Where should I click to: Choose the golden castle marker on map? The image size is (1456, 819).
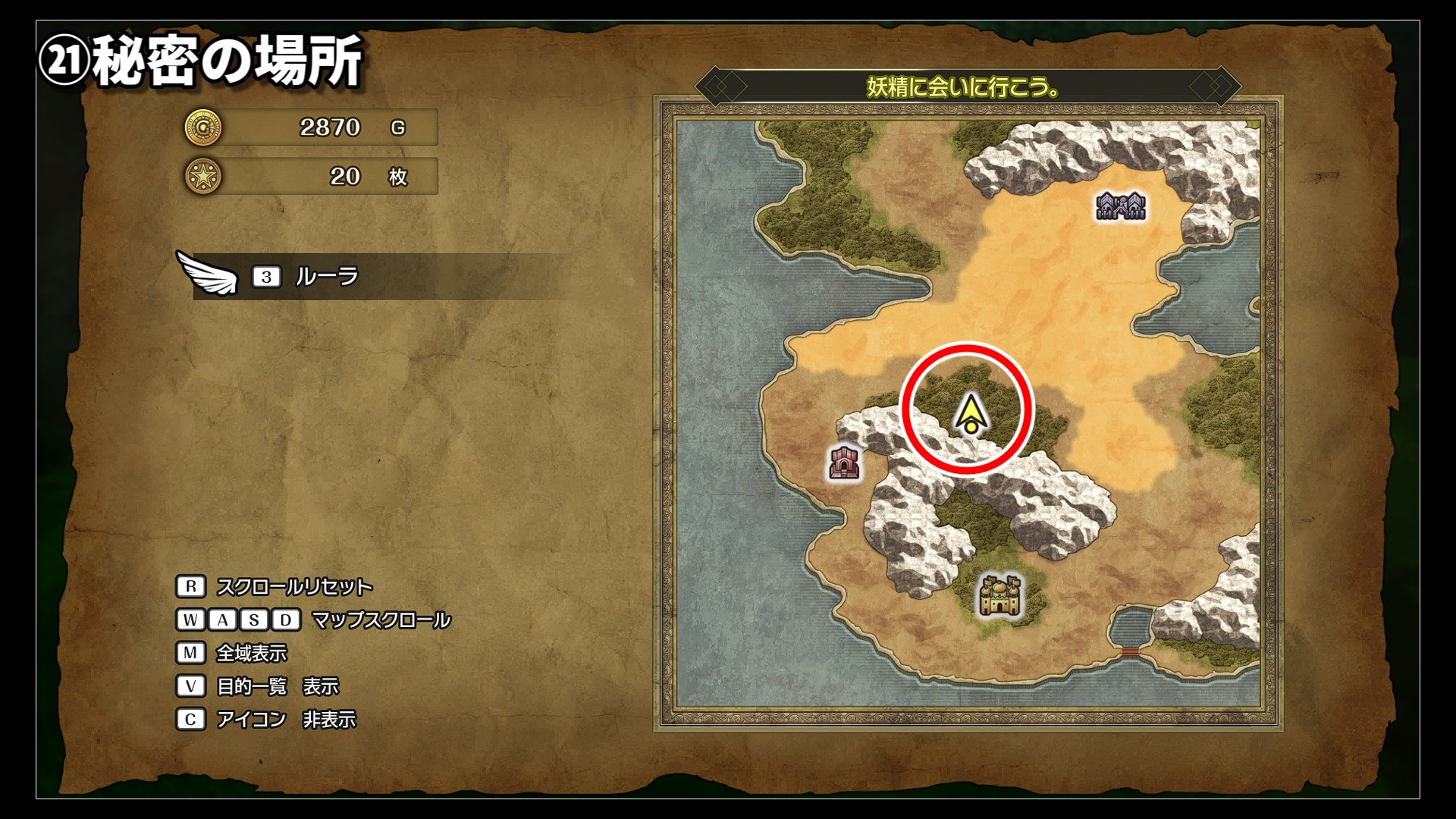tap(1000, 595)
